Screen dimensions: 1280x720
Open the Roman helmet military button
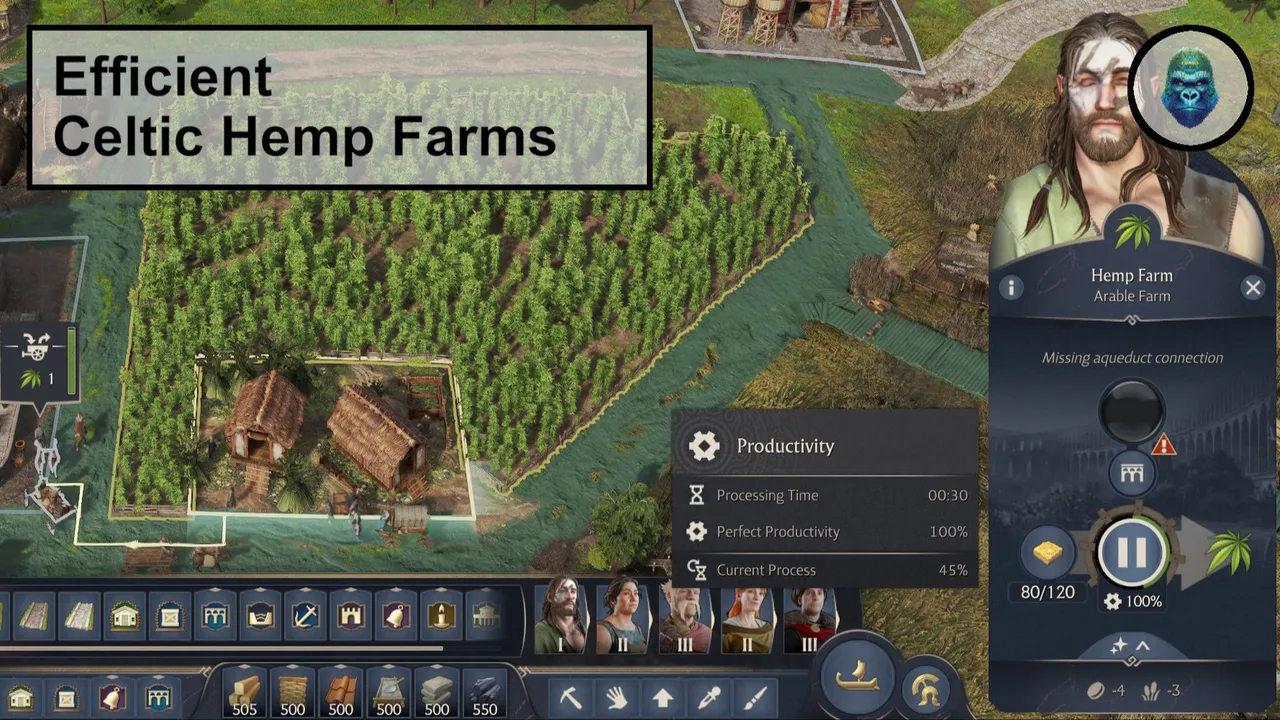(x=926, y=688)
